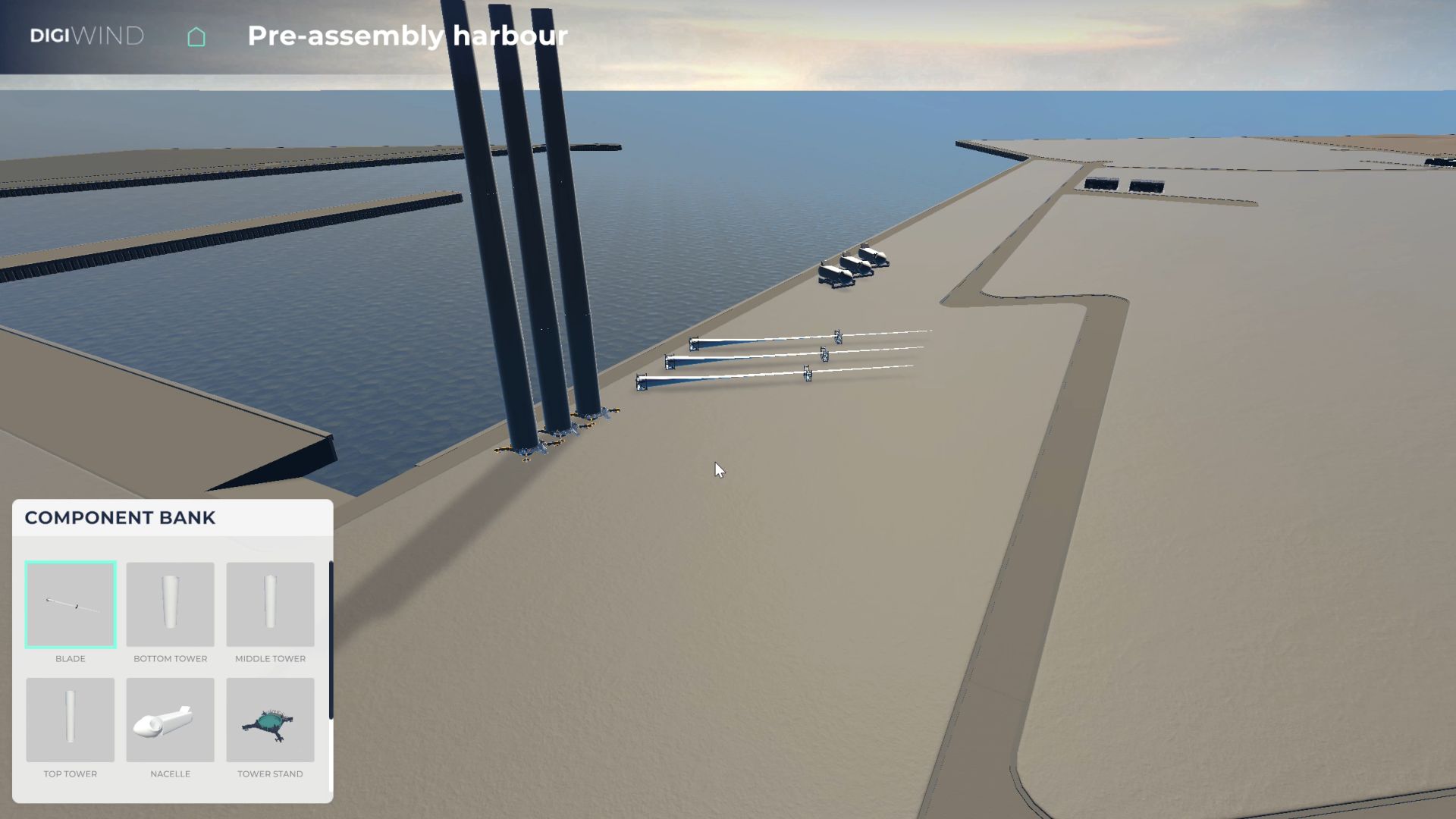Click the Component Bank panel header
1456x819 pixels.
120,518
